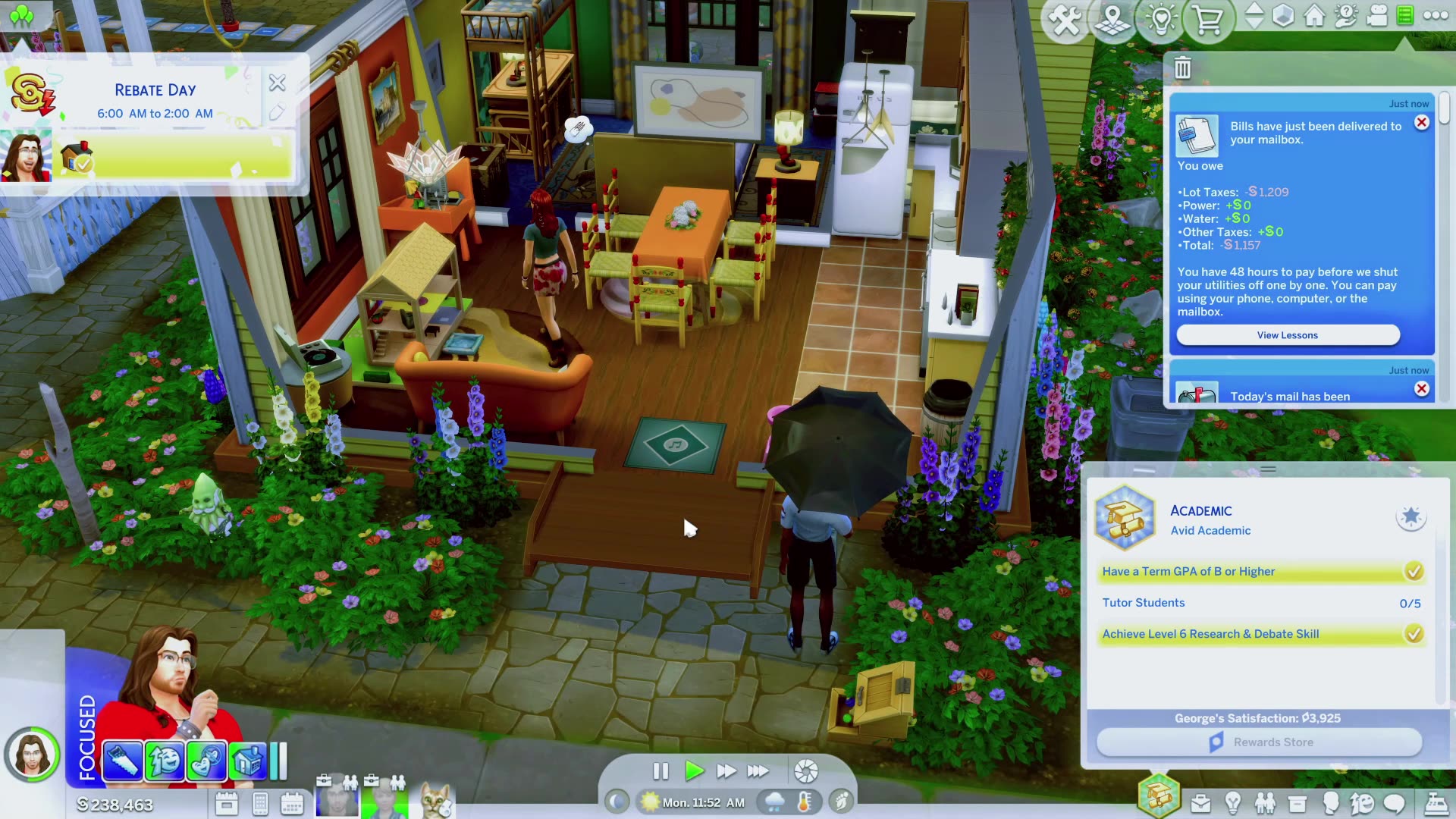This screenshot has width=1456, height=819.
Task: Click the View Lessons button
Action: click(x=1287, y=334)
